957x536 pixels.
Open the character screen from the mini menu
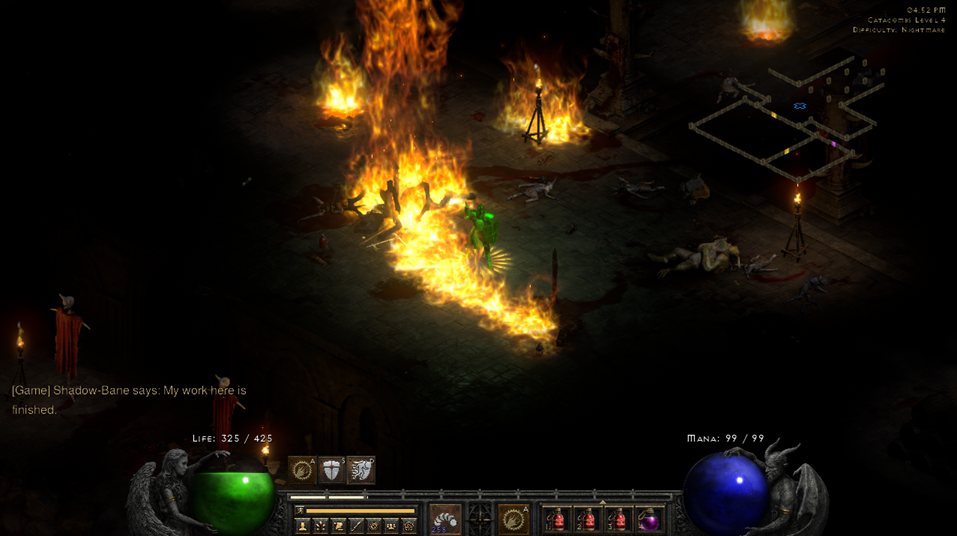[302, 525]
